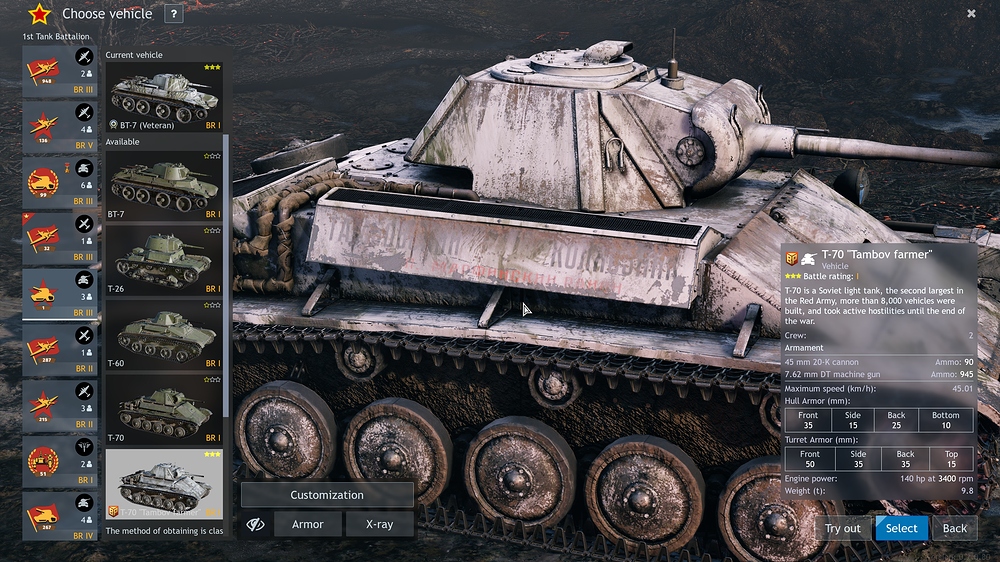Image resolution: width=1000 pixels, height=562 pixels.
Task: Switch to Armor view
Action: pyautogui.click(x=307, y=524)
